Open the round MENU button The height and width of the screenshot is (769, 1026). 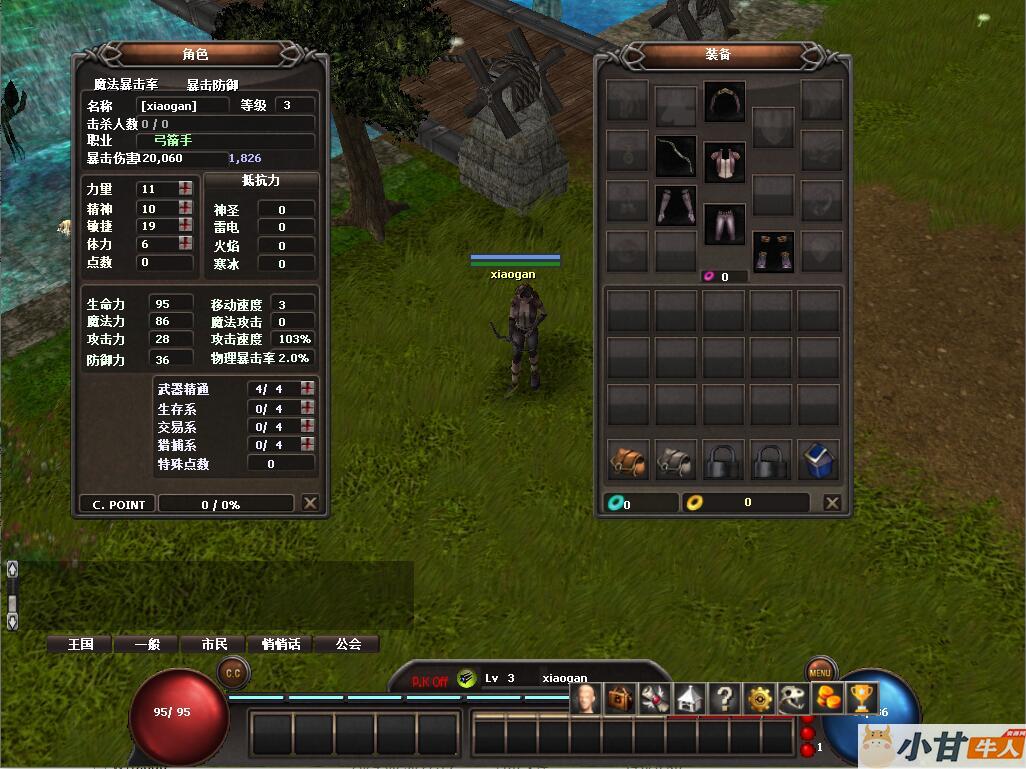pyautogui.click(x=820, y=672)
